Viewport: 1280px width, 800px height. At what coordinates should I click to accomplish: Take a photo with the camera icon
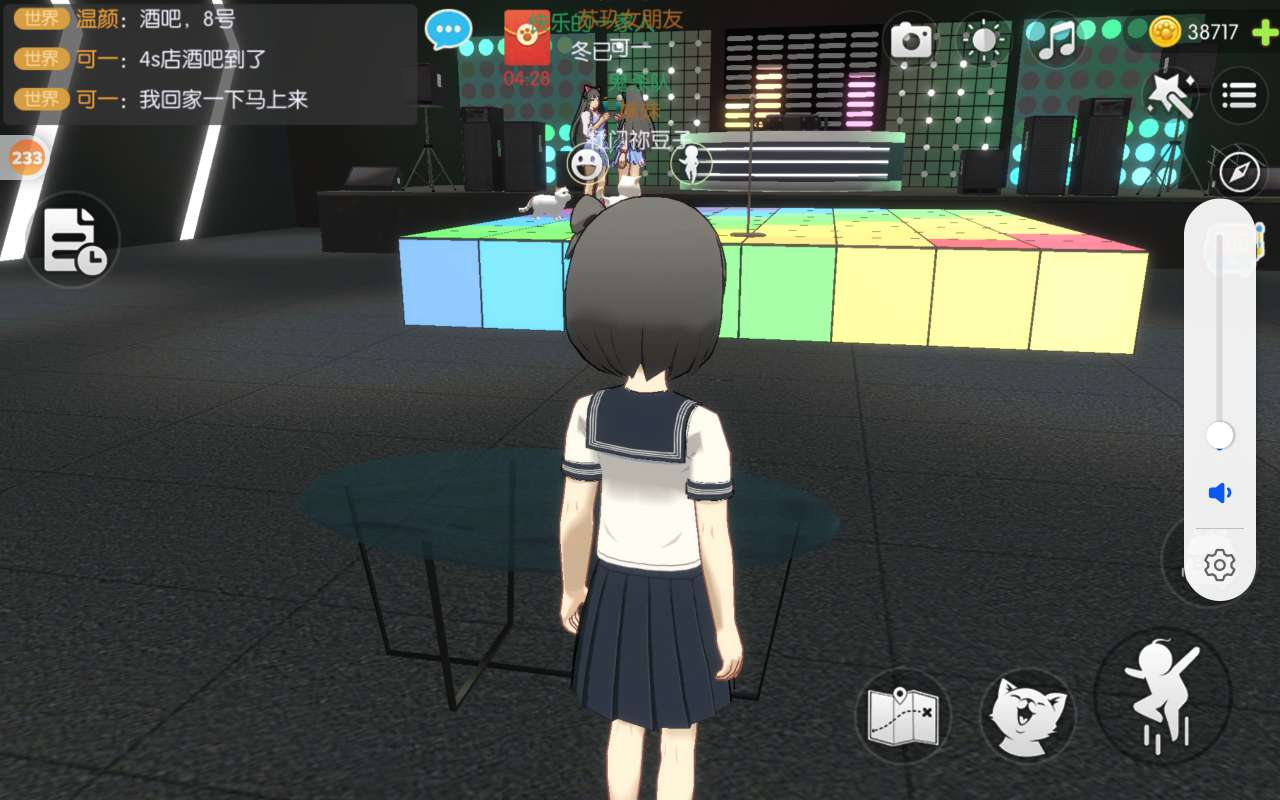(911, 40)
